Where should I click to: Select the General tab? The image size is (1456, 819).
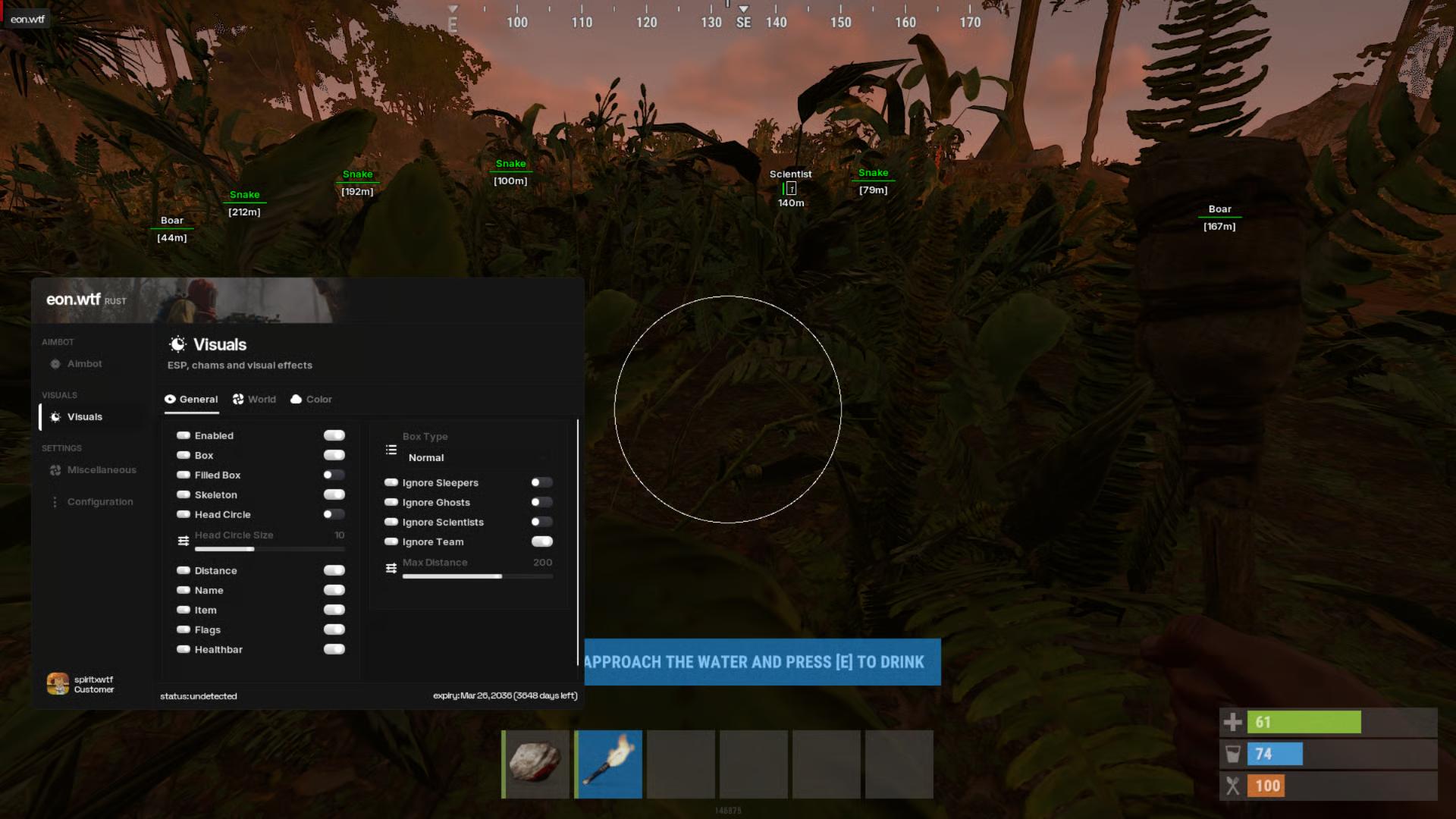coord(192,400)
